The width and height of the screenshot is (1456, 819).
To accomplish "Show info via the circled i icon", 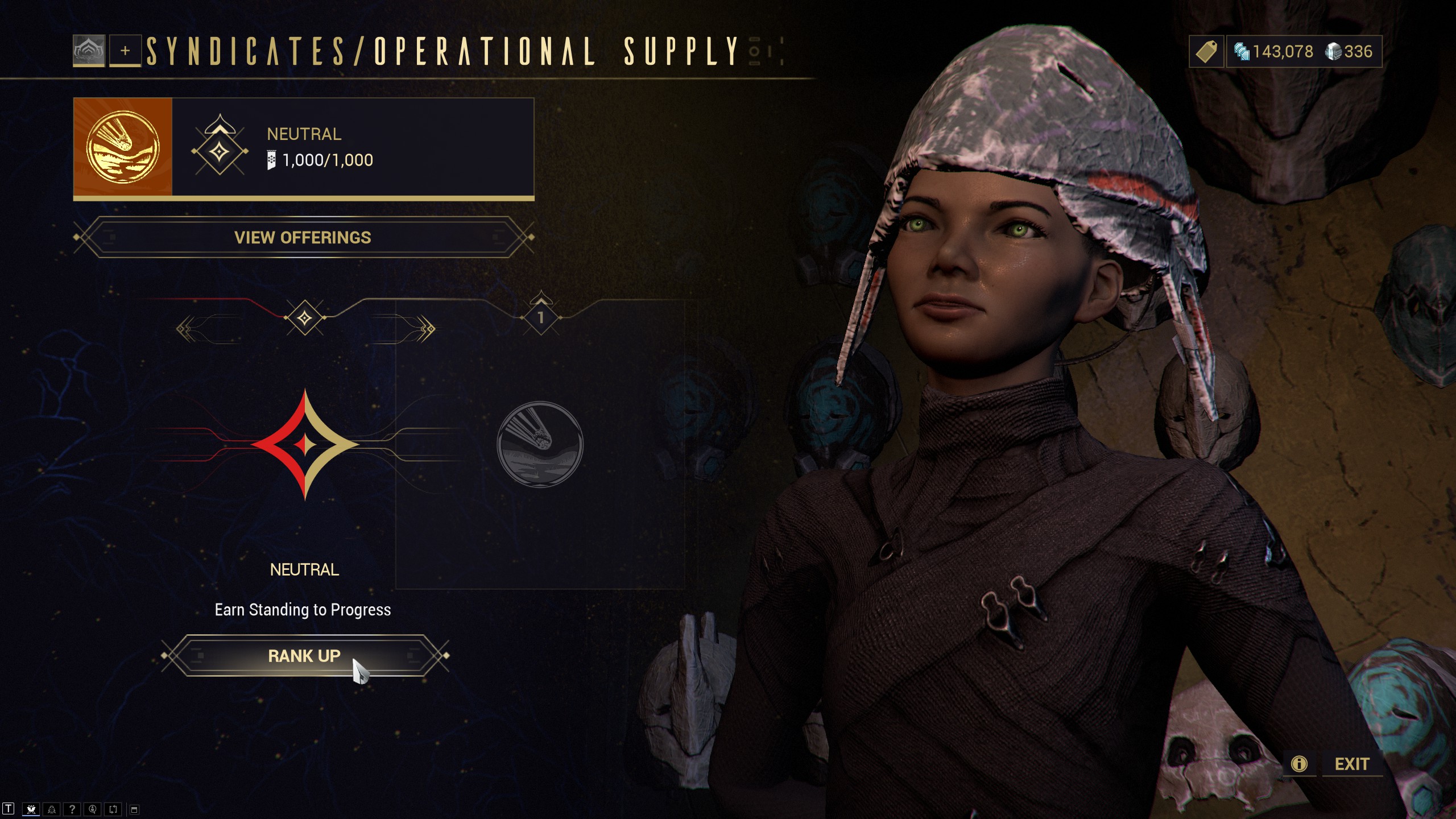I will pyautogui.click(x=1299, y=764).
